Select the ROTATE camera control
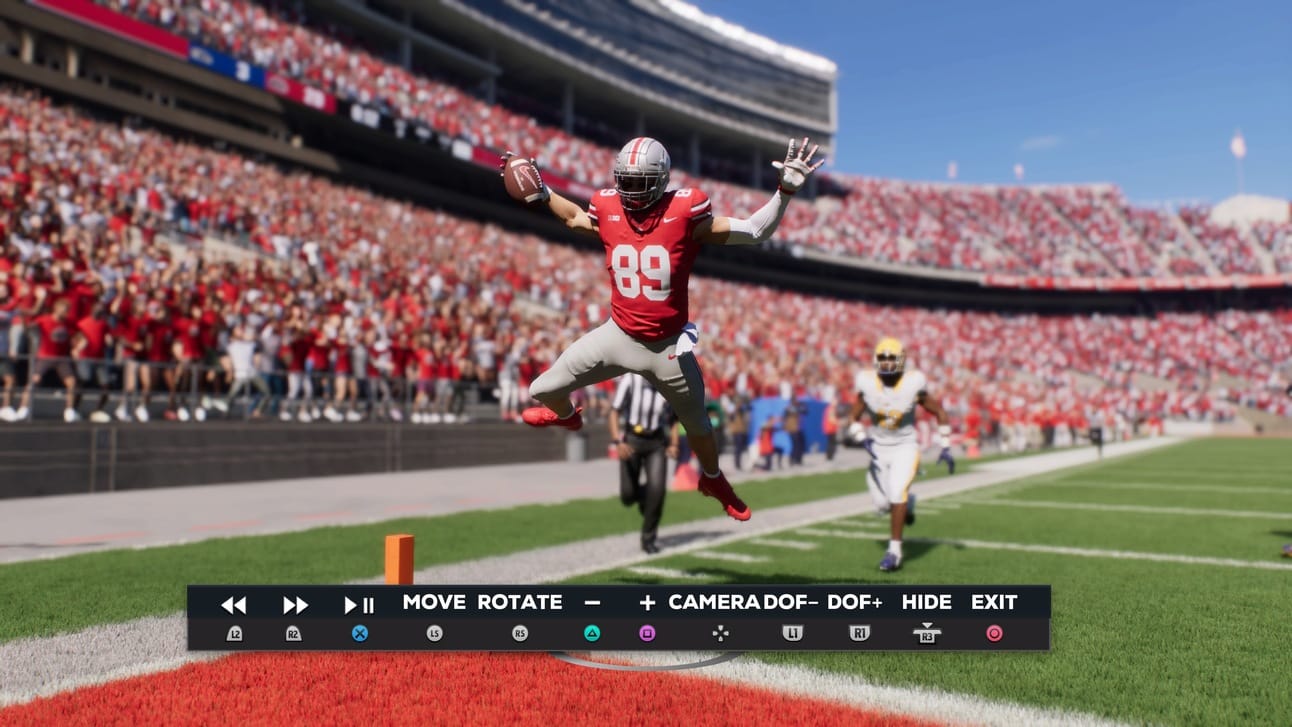The image size is (1292, 727). (520, 602)
